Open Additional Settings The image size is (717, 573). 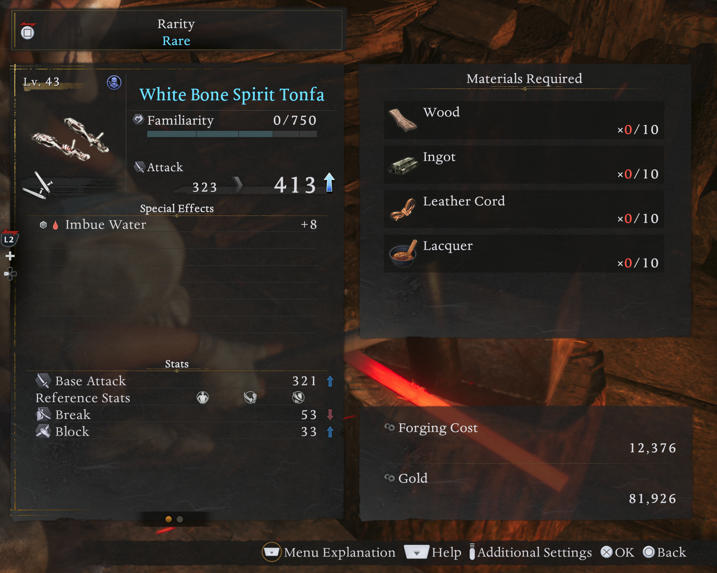coord(530,552)
